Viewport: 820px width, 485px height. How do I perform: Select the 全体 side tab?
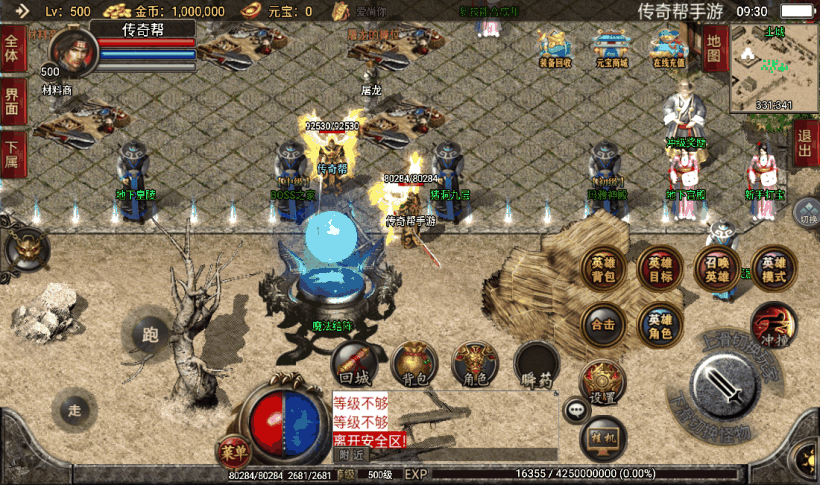tap(12, 48)
